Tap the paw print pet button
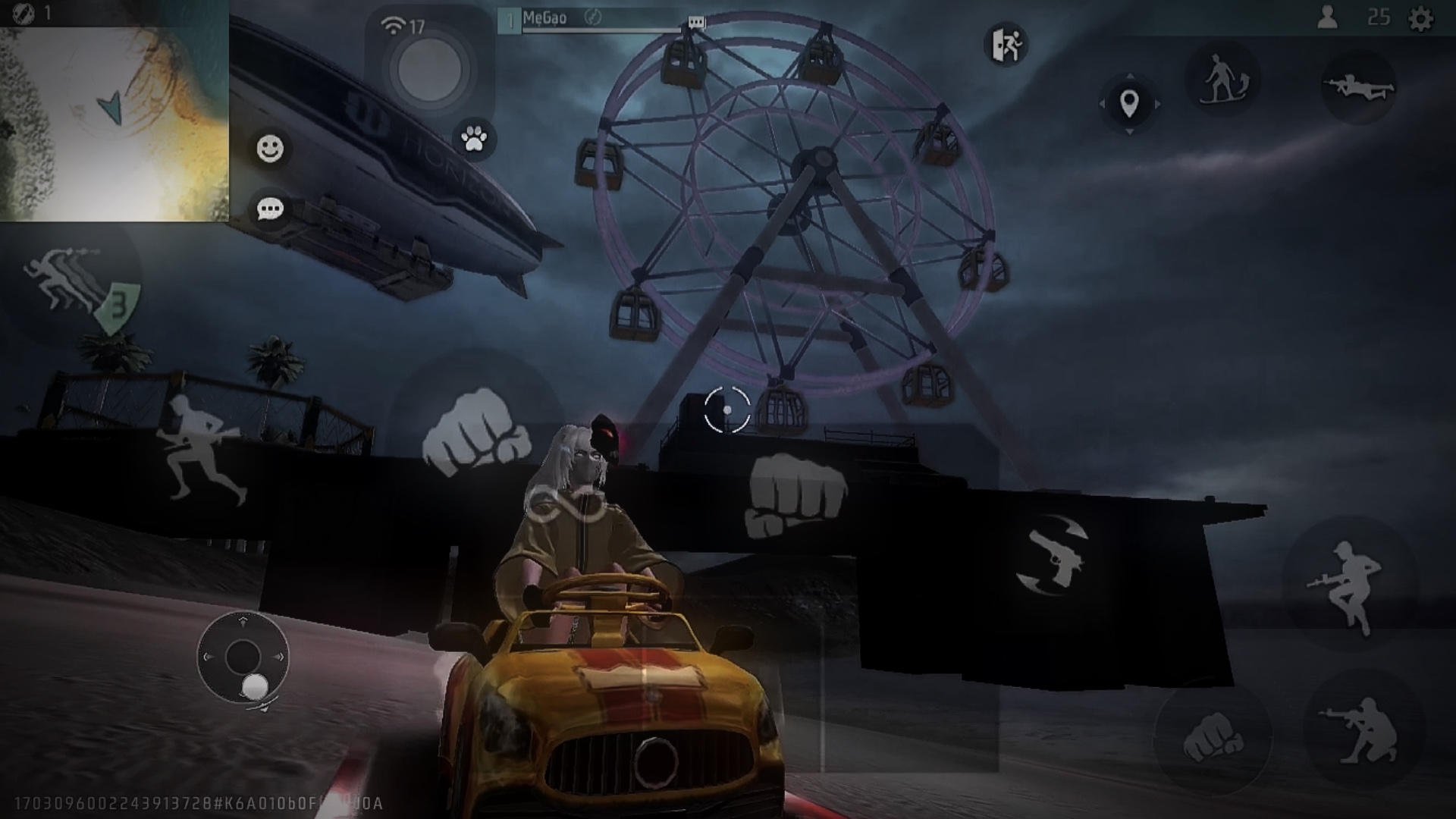Viewport: 1456px width, 819px height. pos(474,139)
